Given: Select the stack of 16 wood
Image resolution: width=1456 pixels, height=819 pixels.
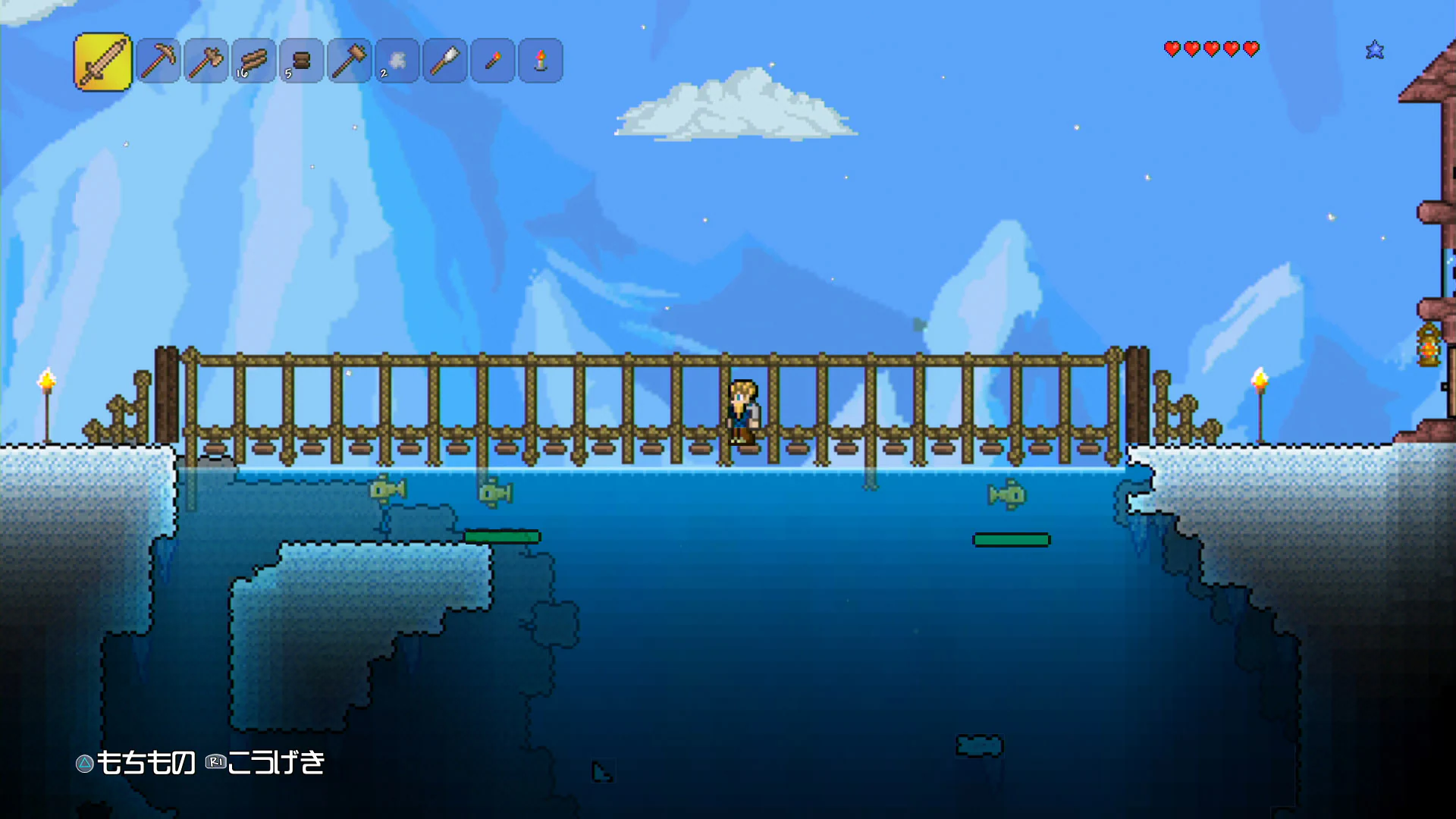Looking at the screenshot, I should click(x=253, y=59).
